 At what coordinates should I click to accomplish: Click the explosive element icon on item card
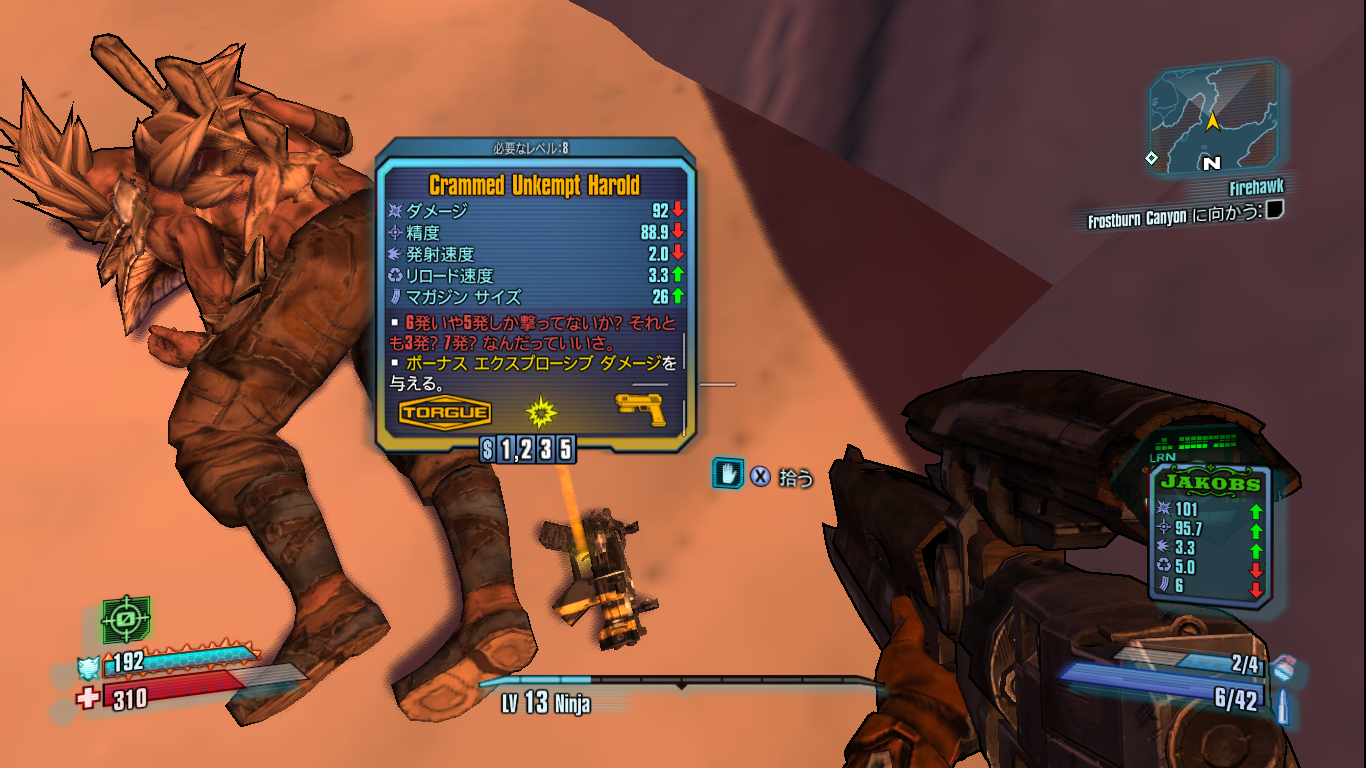540,410
